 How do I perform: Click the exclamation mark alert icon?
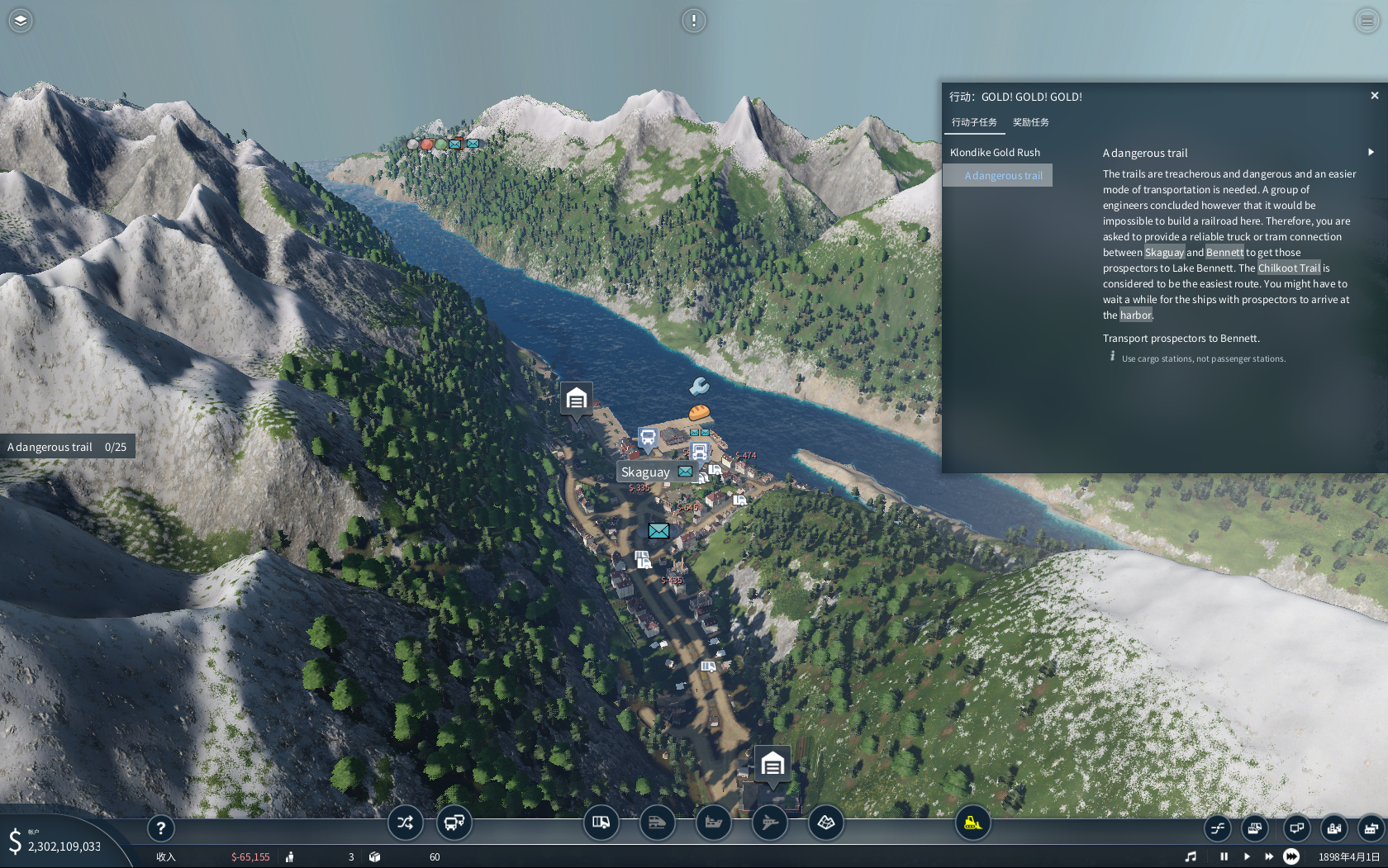tap(693, 21)
